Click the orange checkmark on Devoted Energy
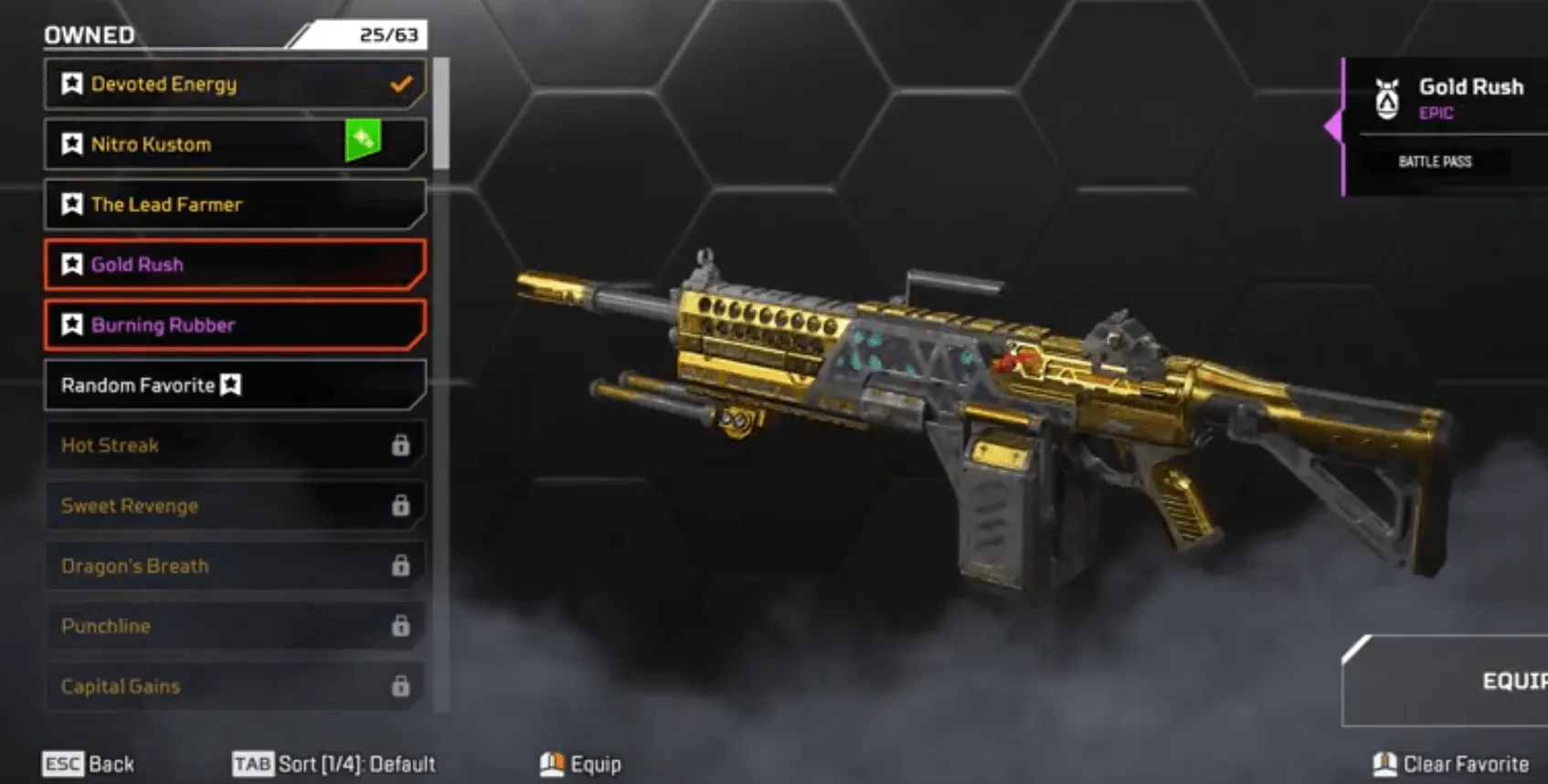Viewport: 1548px width, 784px height. pos(399,83)
